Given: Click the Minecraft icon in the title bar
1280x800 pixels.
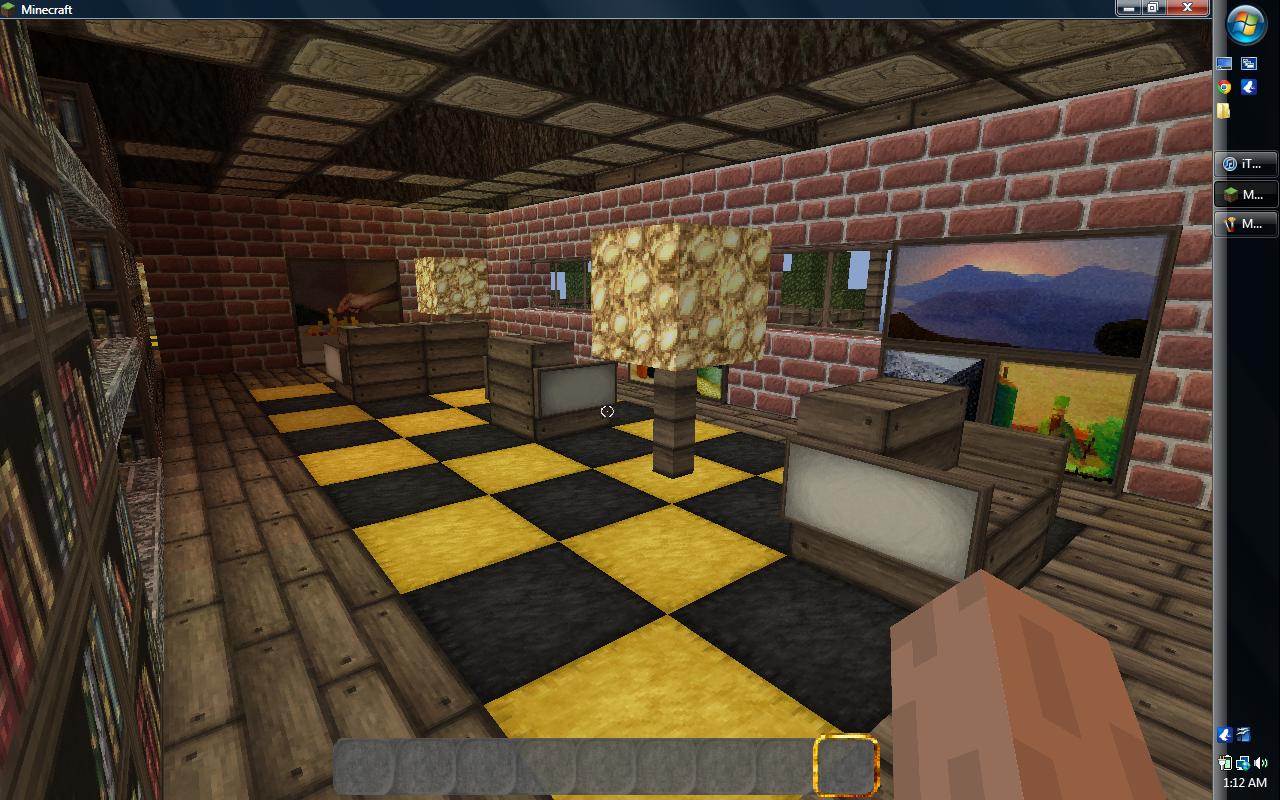Looking at the screenshot, I should point(10,9).
